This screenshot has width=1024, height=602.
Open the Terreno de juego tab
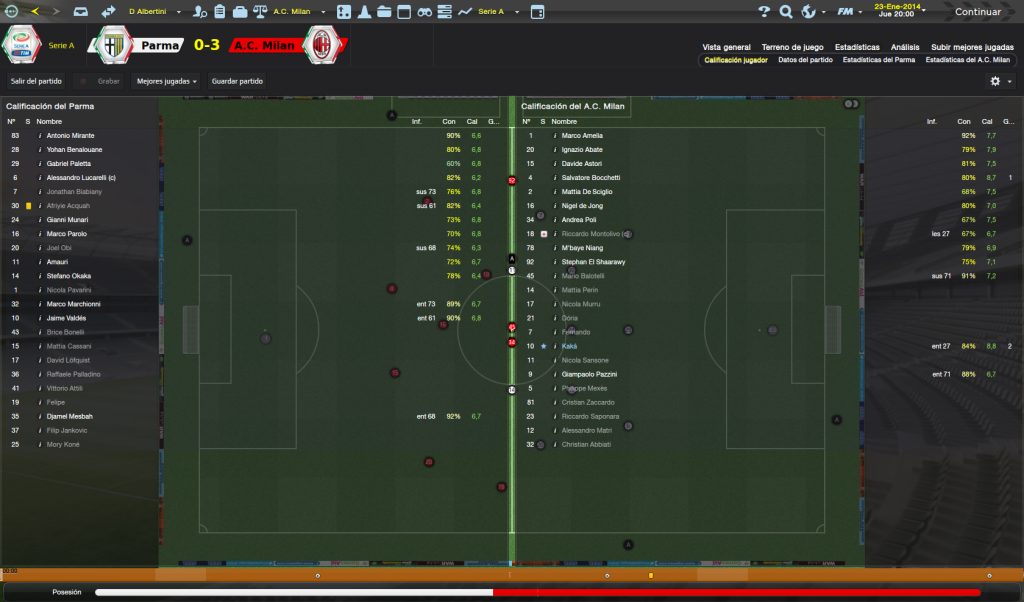click(792, 47)
